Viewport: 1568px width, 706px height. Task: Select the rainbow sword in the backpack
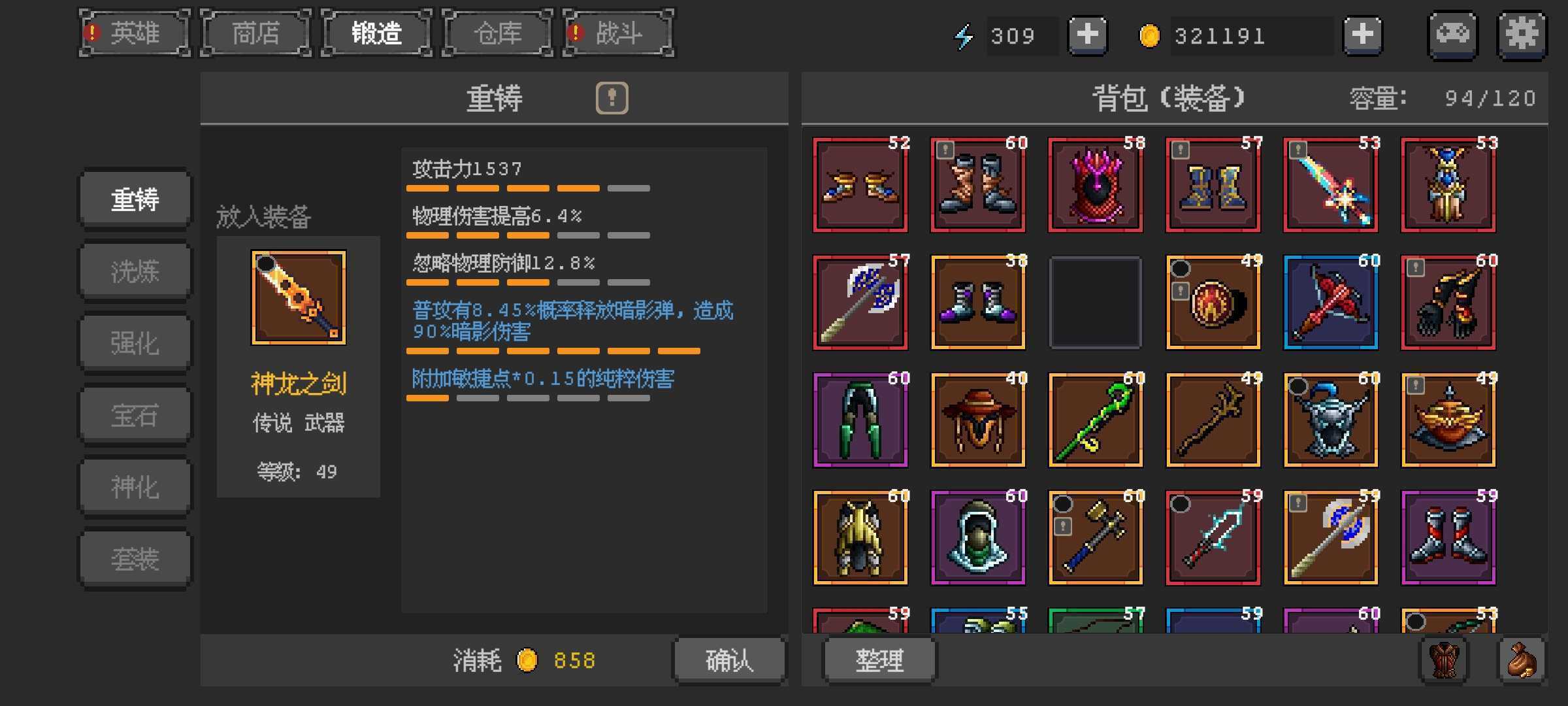point(1331,185)
